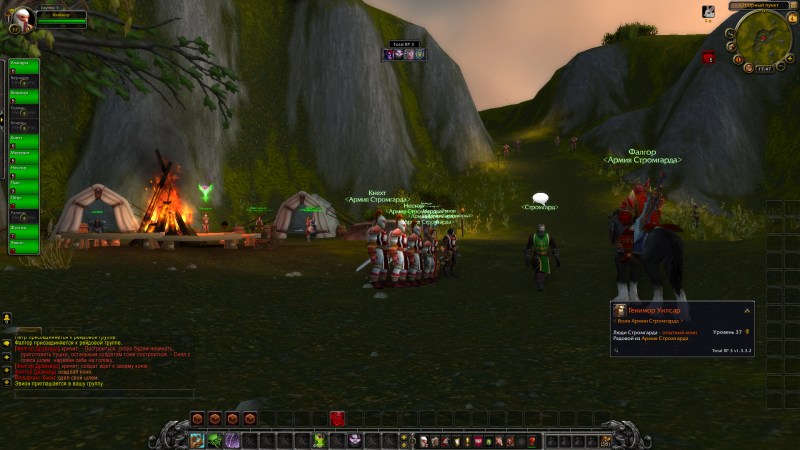Activate the green skull ability
The height and width of the screenshot is (450, 800).
[215, 440]
